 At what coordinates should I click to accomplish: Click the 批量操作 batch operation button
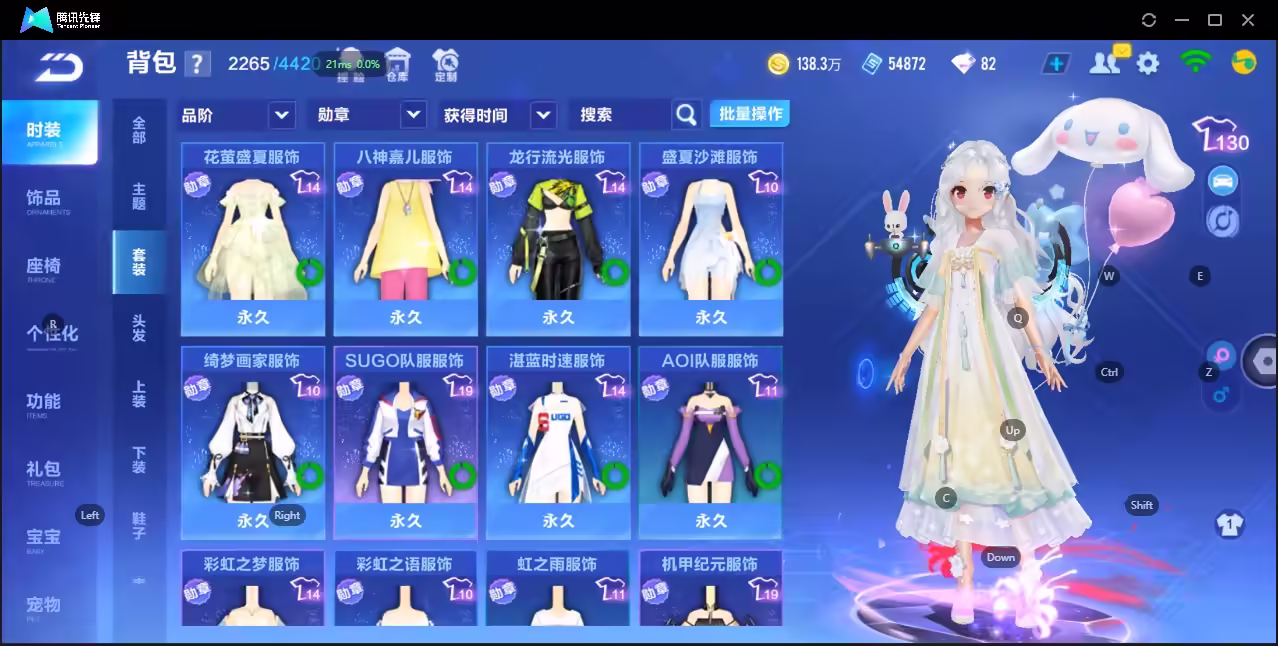click(750, 114)
